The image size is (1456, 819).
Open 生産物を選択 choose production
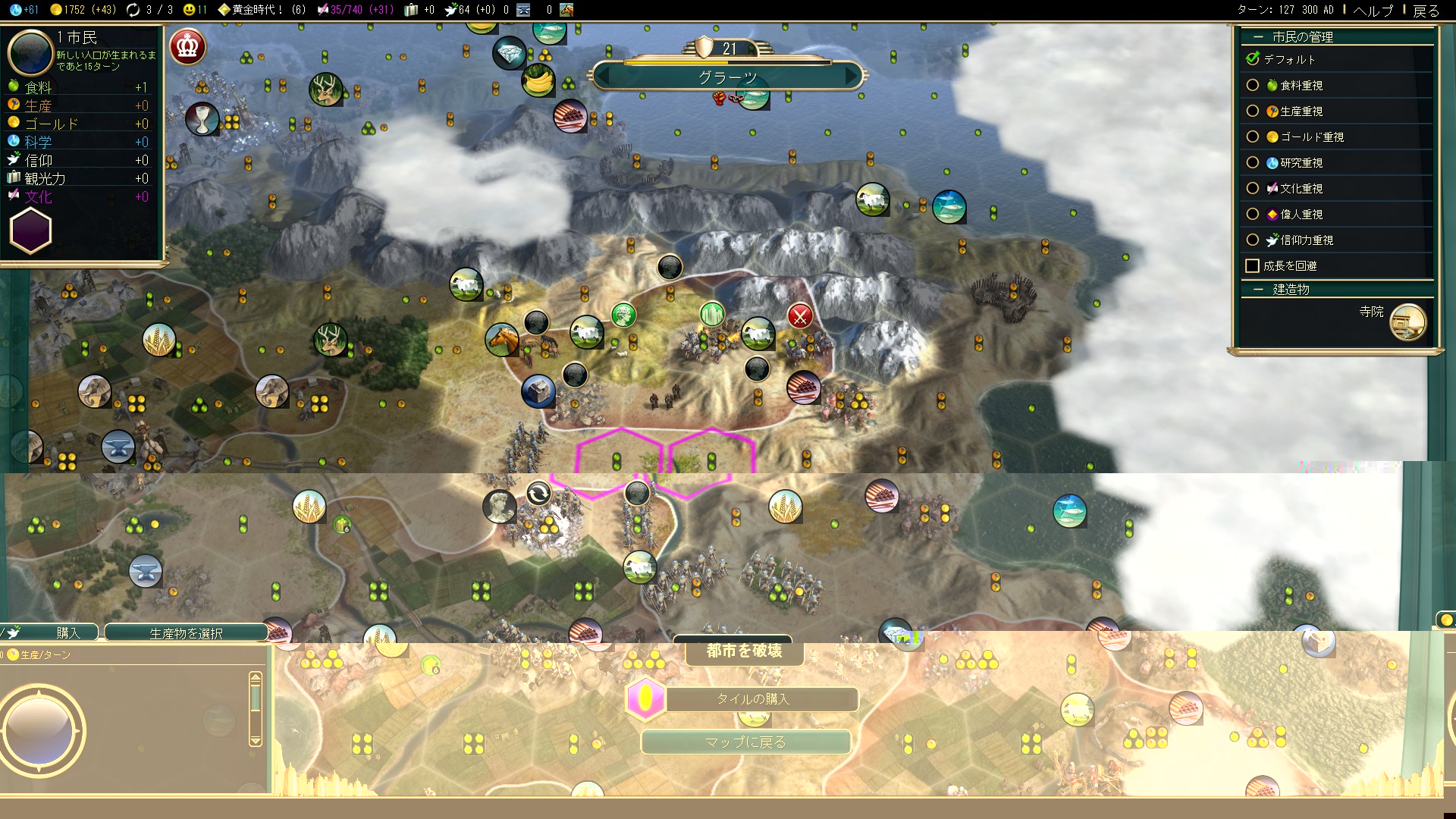point(186,633)
